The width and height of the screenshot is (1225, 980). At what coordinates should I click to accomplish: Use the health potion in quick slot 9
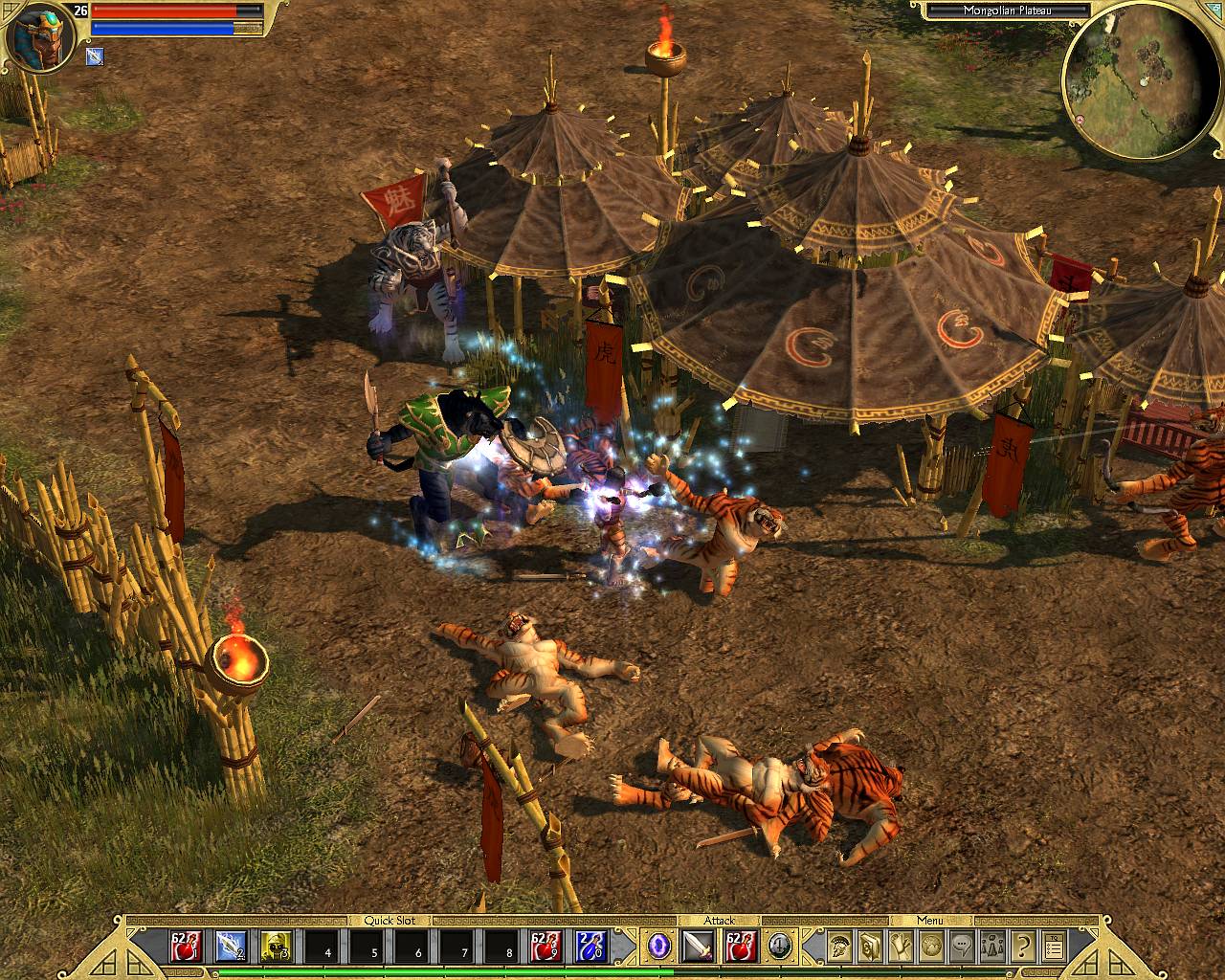point(545,947)
